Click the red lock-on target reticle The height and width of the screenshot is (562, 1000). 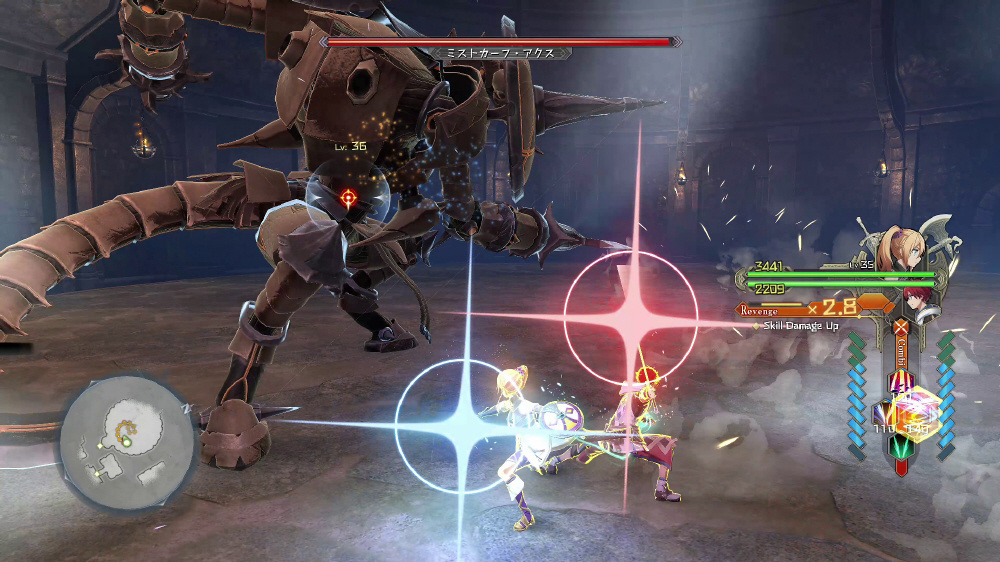point(348,198)
